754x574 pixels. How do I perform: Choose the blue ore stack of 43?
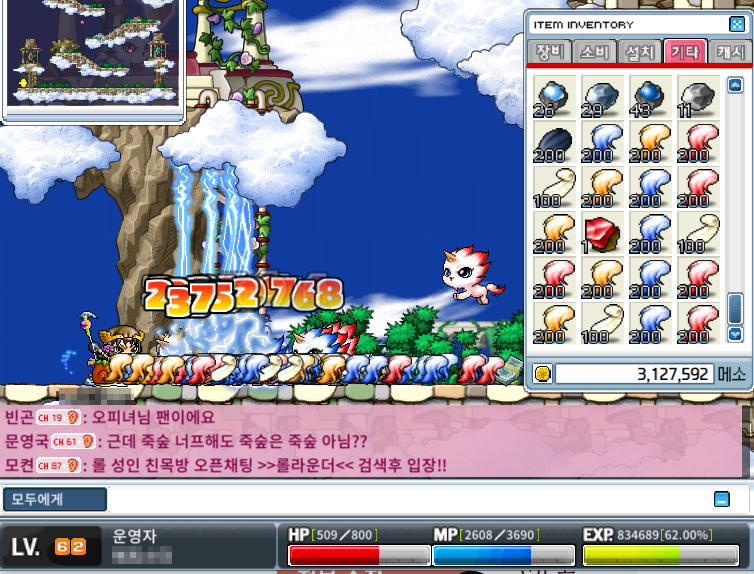point(648,96)
